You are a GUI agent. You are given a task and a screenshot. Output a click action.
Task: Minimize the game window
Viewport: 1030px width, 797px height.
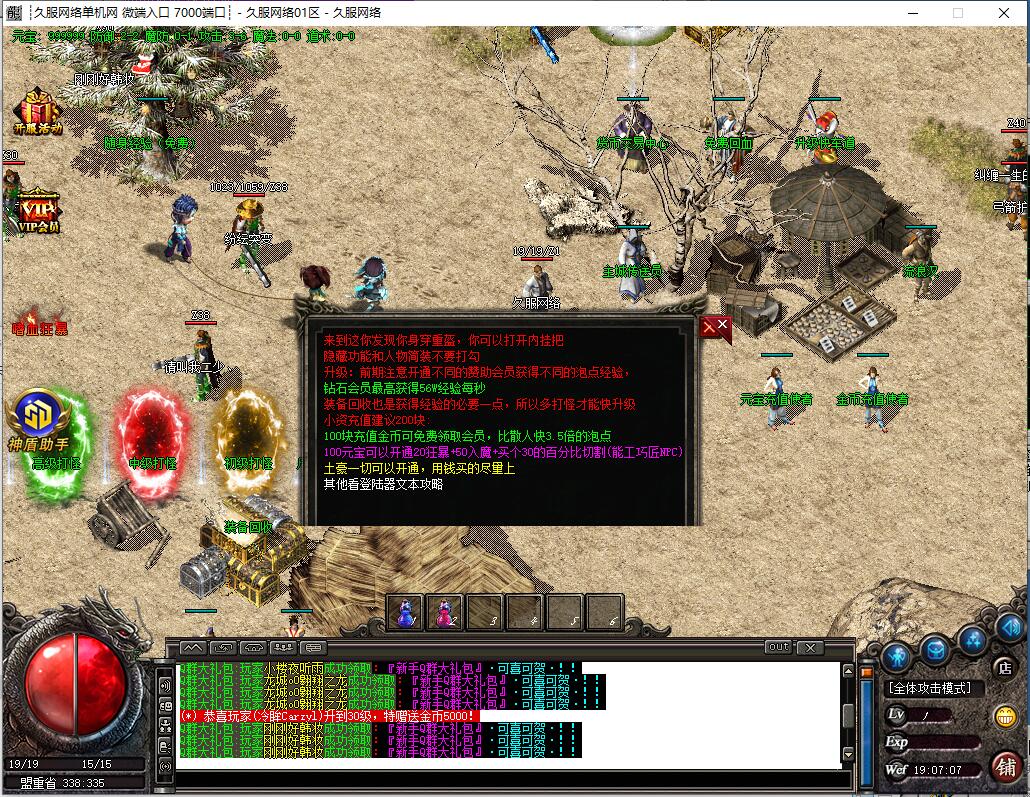click(x=911, y=13)
